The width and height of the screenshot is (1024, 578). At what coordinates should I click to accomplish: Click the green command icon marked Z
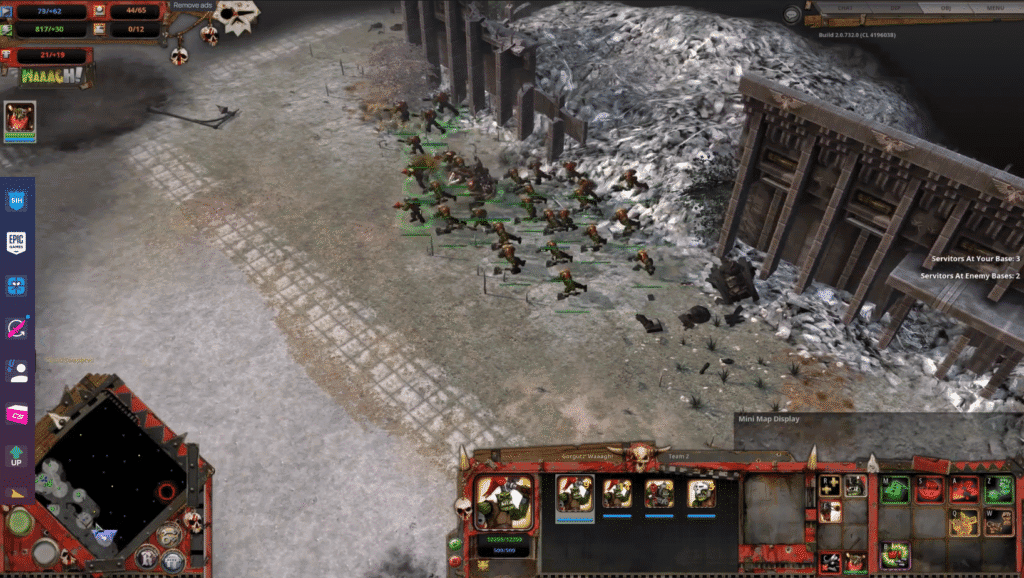[x=998, y=490]
